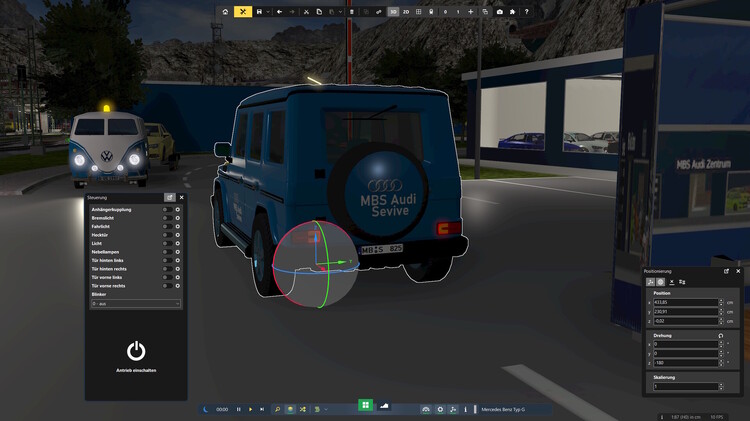Open the Blinker dropdown

tap(135, 303)
